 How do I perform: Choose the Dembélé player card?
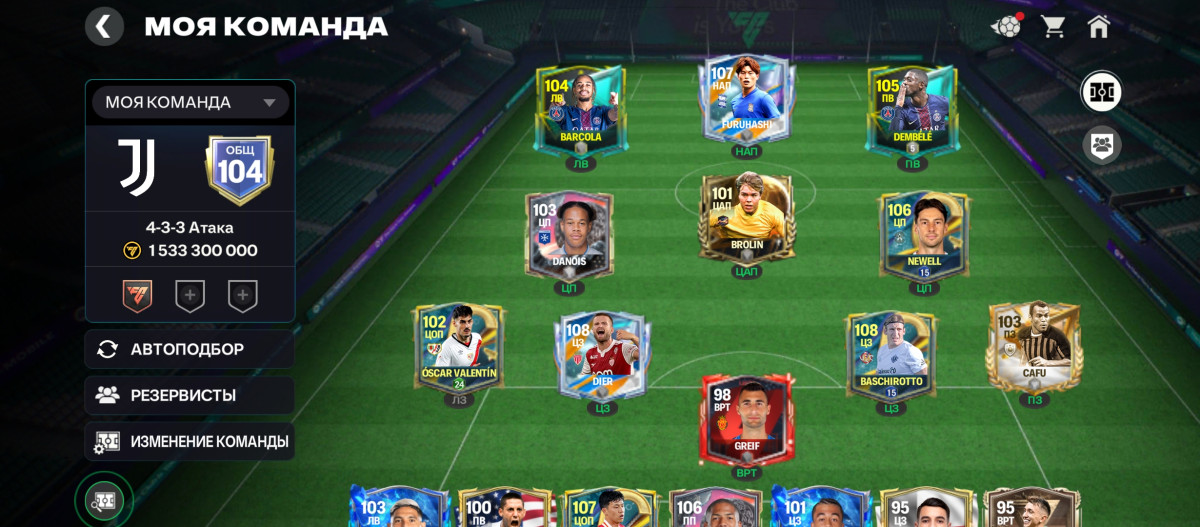pyautogui.click(x=912, y=110)
